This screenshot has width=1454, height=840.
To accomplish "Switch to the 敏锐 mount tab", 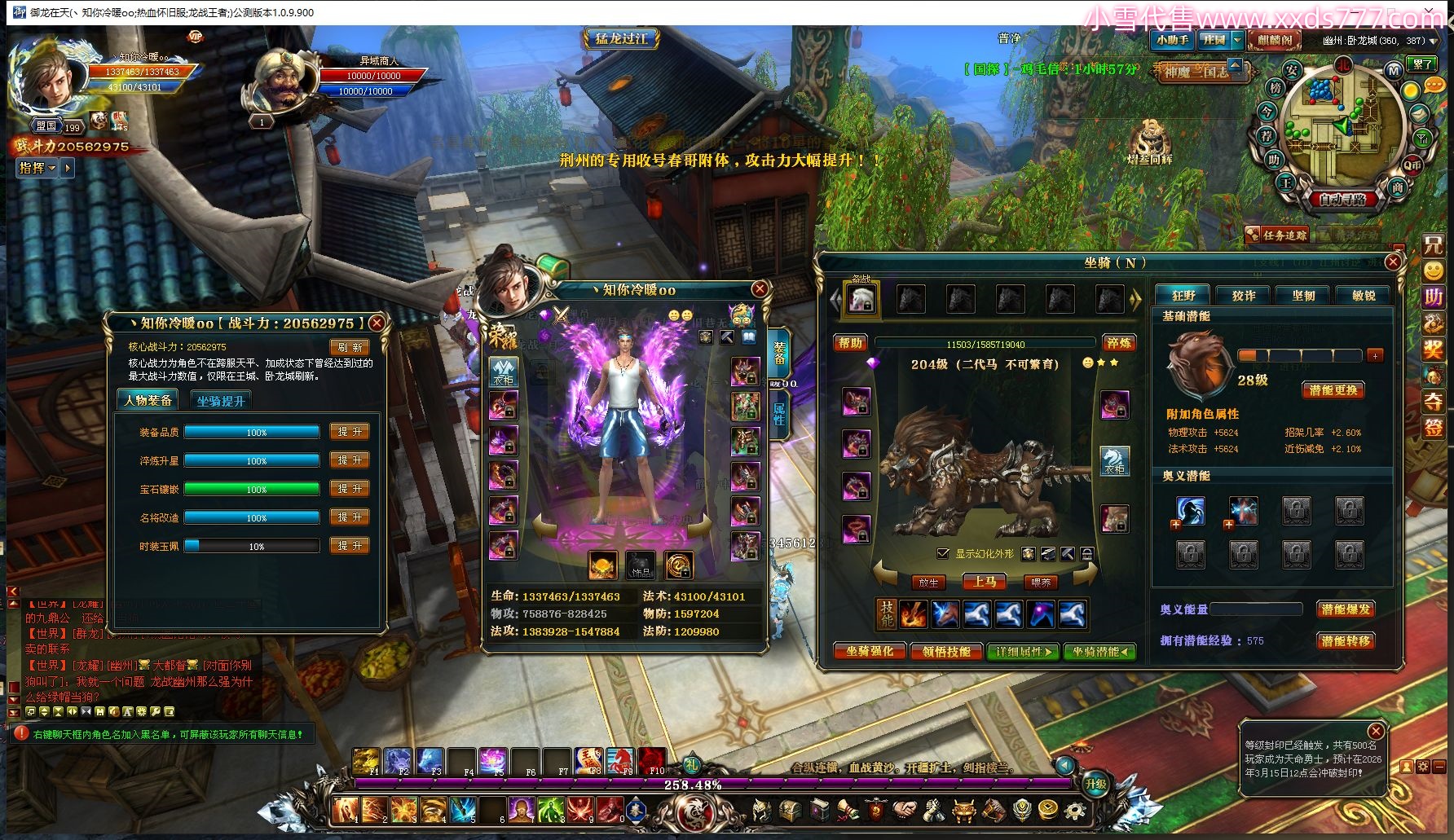I will click(1364, 296).
